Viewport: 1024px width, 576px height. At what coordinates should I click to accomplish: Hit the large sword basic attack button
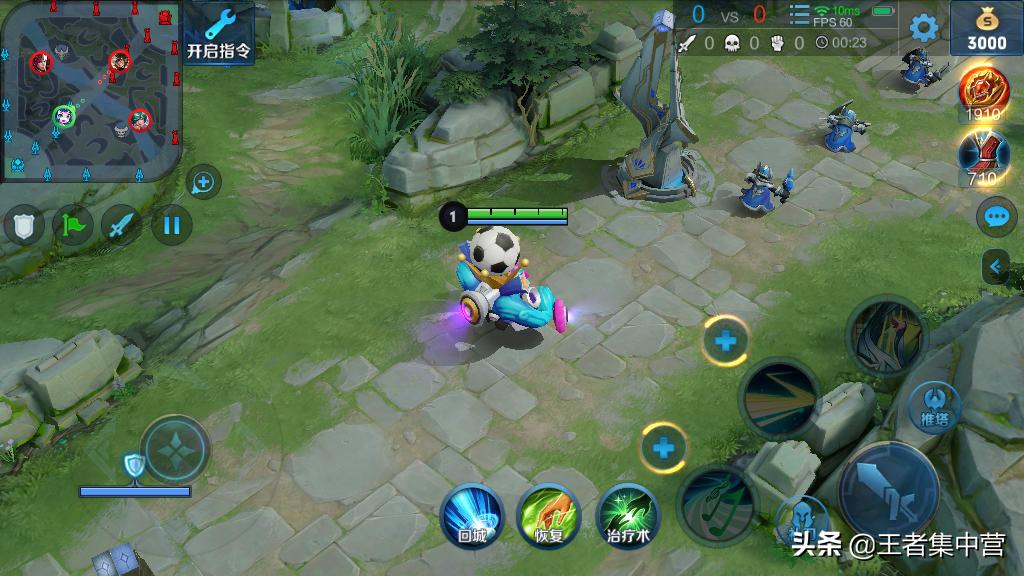click(887, 489)
